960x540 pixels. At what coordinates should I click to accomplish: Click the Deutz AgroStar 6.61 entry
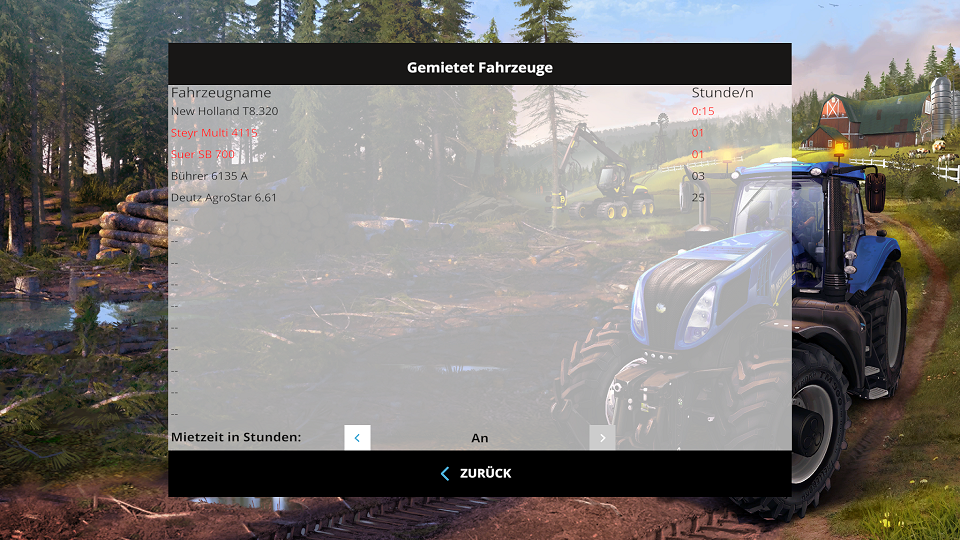(x=224, y=198)
